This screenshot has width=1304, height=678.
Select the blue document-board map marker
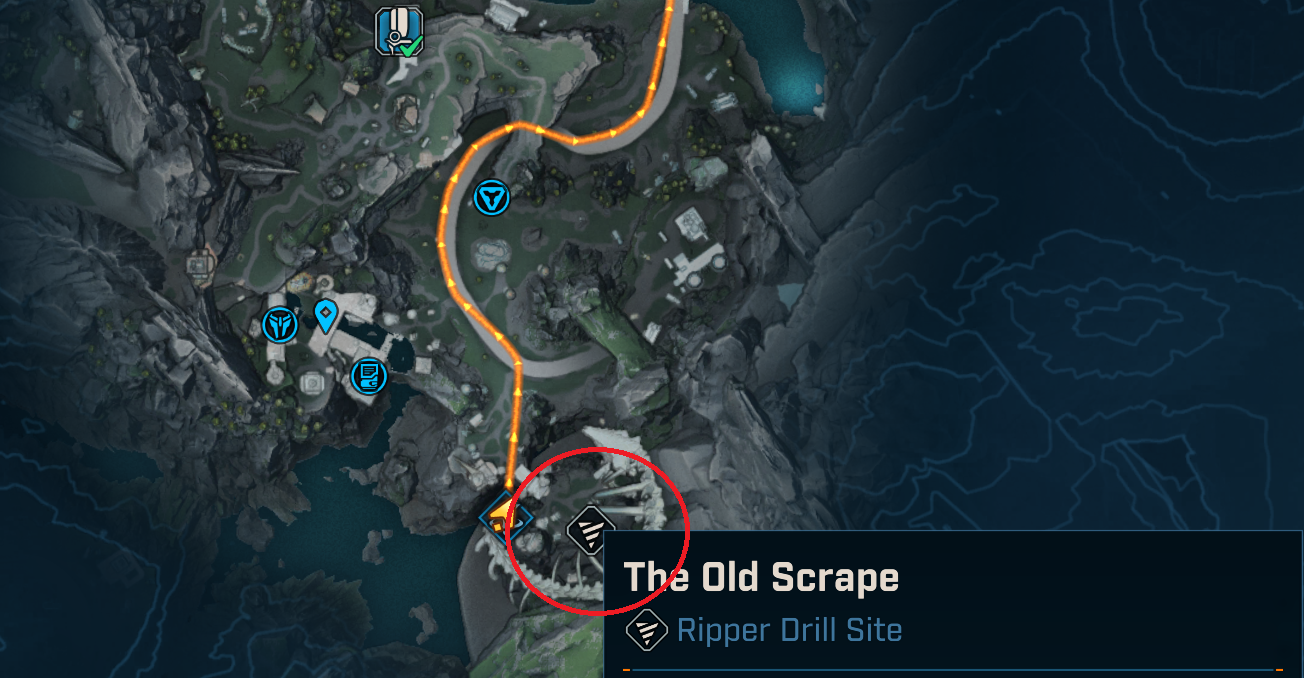(369, 376)
